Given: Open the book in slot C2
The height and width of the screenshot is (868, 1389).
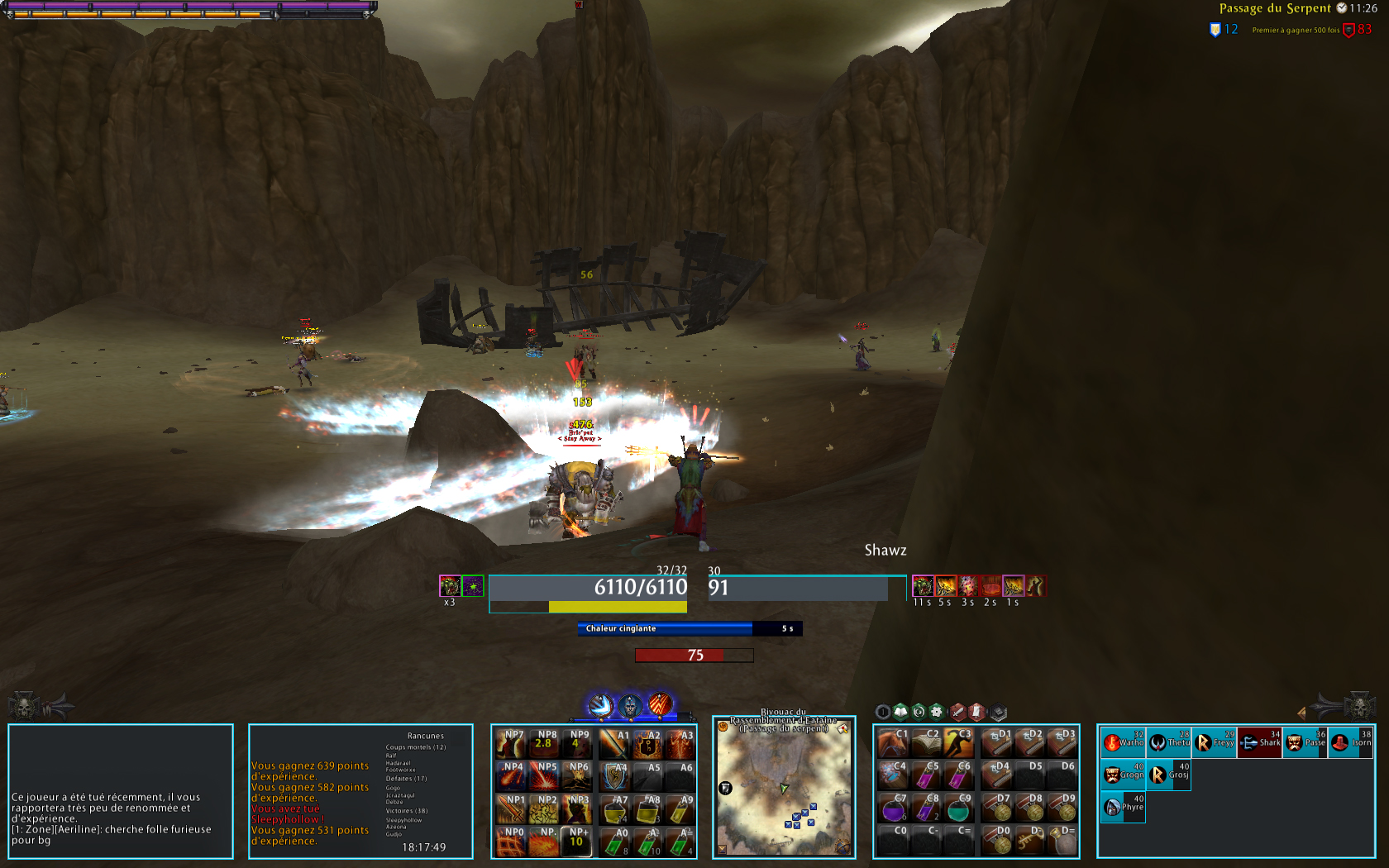Looking at the screenshot, I should coord(925,744).
